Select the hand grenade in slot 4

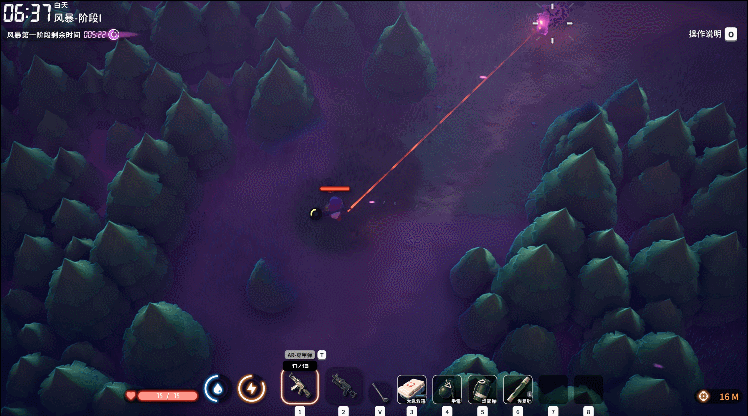447,388
